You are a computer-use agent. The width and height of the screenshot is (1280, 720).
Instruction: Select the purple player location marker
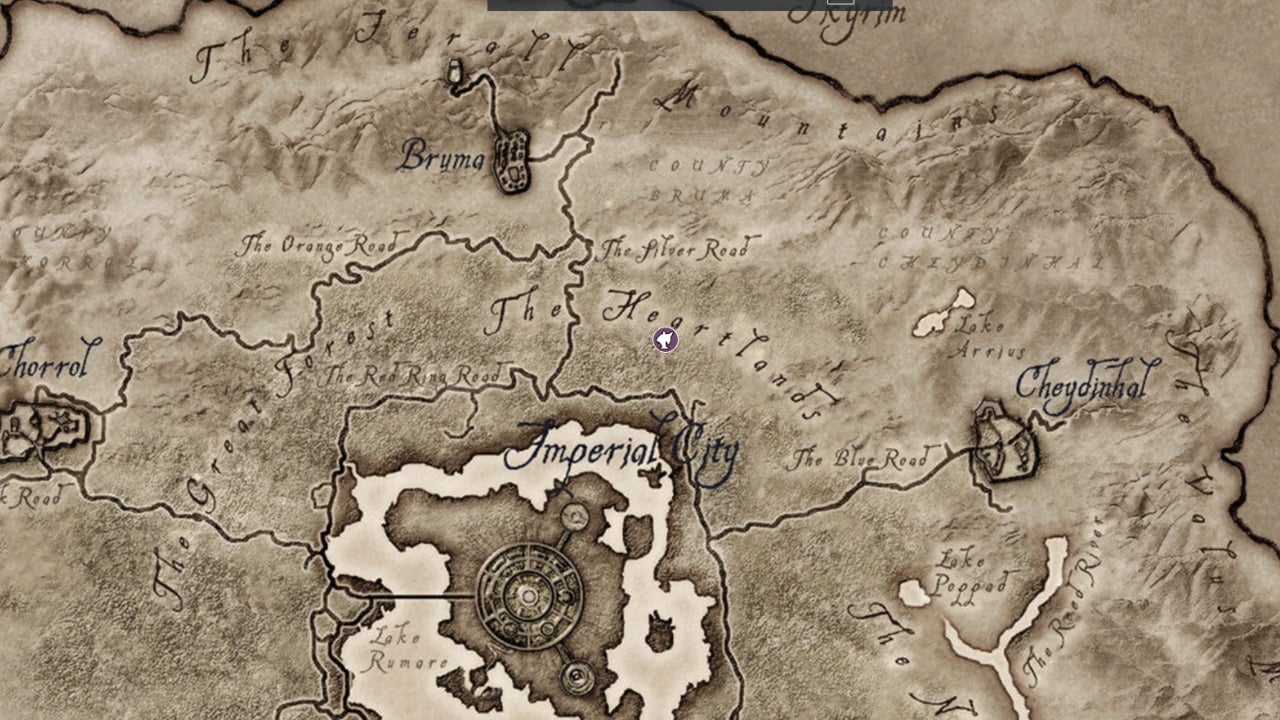click(x=668, y=341)
